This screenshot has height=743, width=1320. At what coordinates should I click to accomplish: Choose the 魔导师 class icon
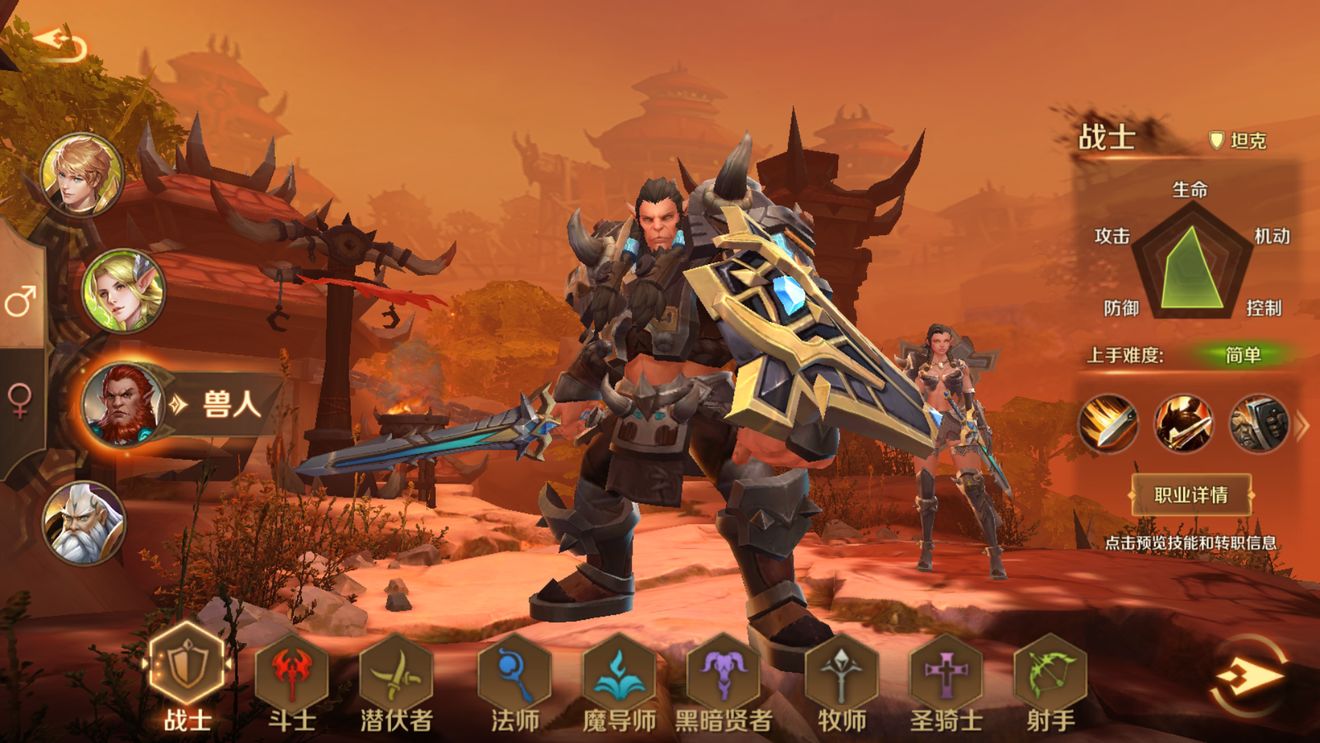pyautogui.click(x=619, y=670)
